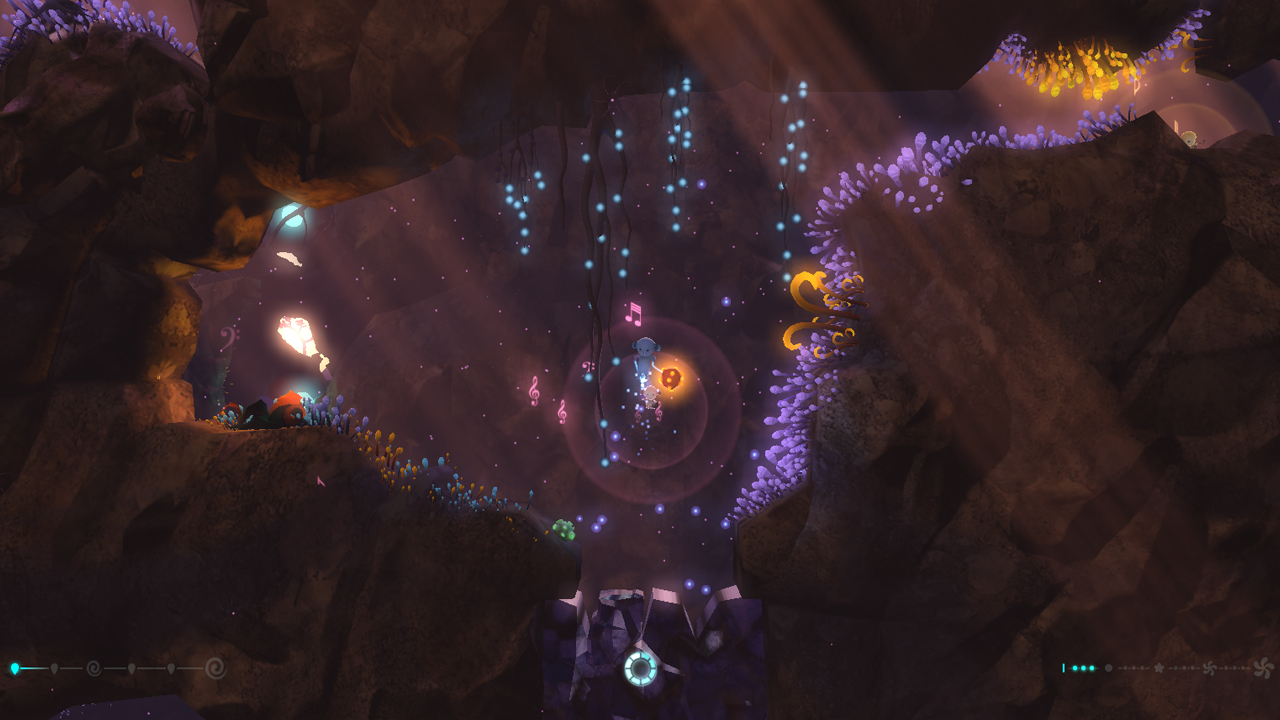Select the gray circle marker after the cyan dots
Viewport: 1280px width, 720px height.
(x=1108, y=668)
